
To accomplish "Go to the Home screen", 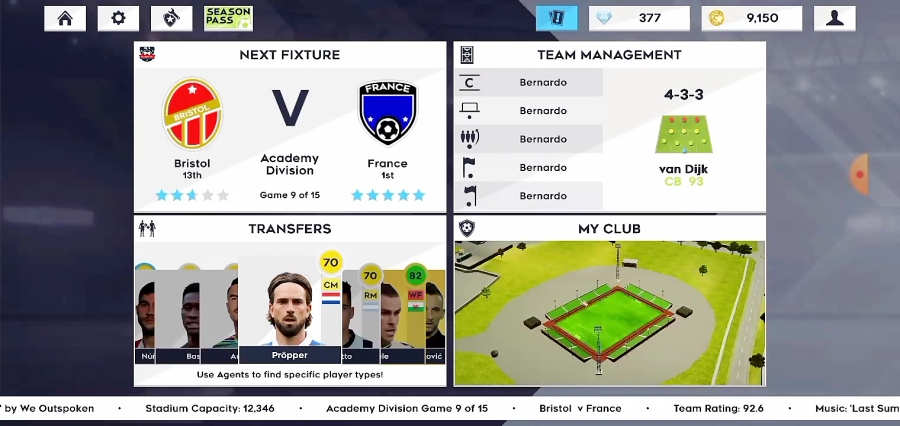I will [65, 18].
